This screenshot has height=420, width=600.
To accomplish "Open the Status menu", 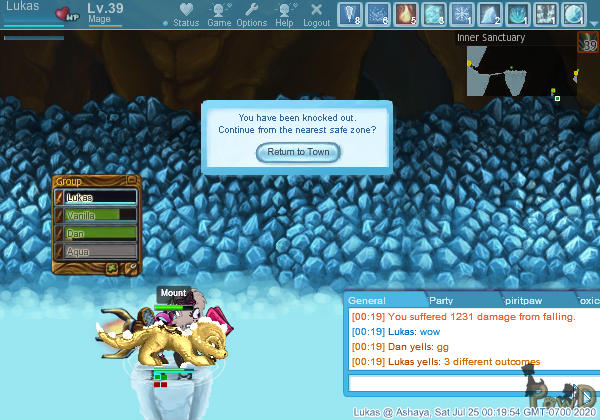I will coord(186,14).
